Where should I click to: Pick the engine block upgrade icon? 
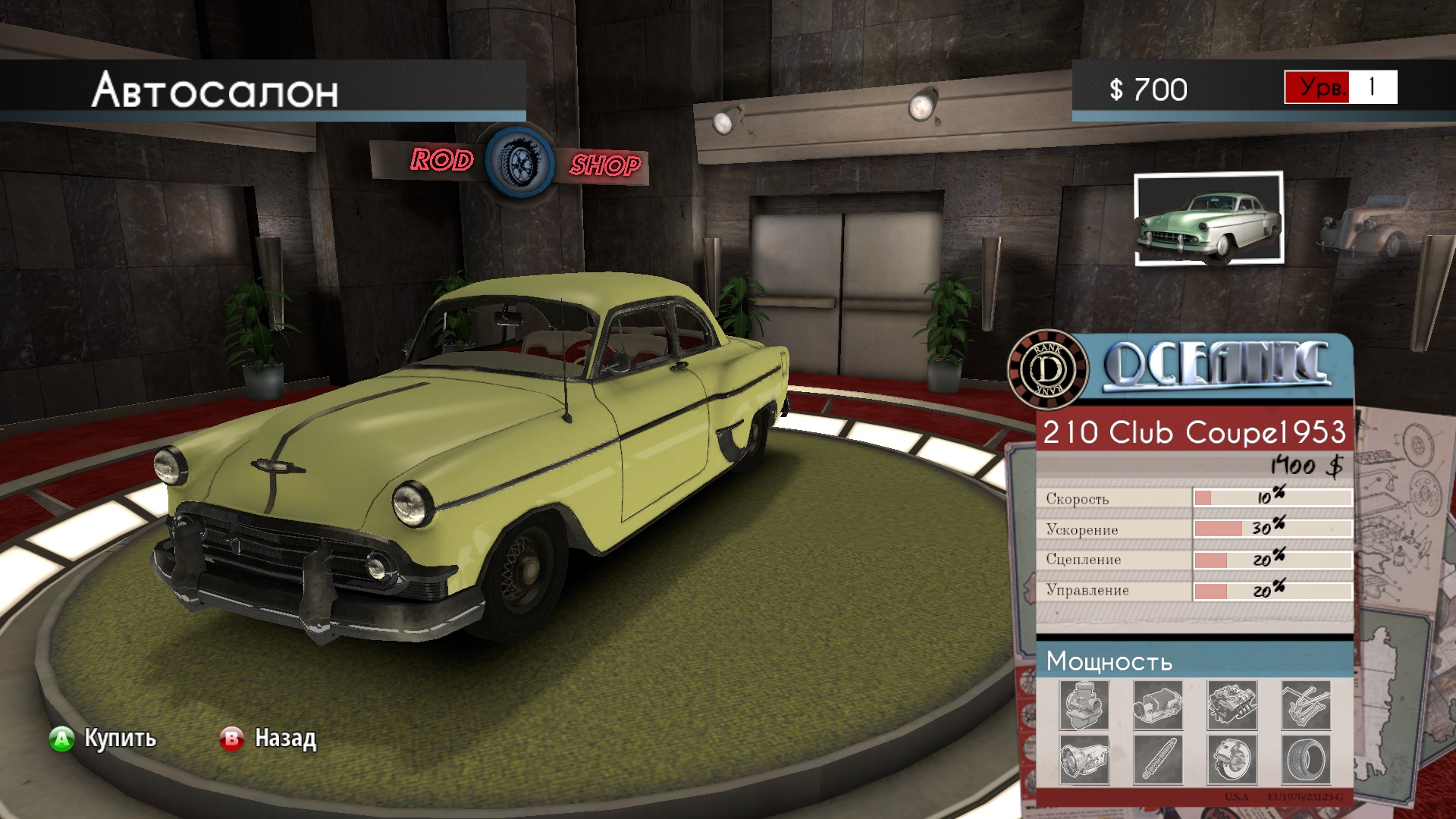click(1232, 704)
